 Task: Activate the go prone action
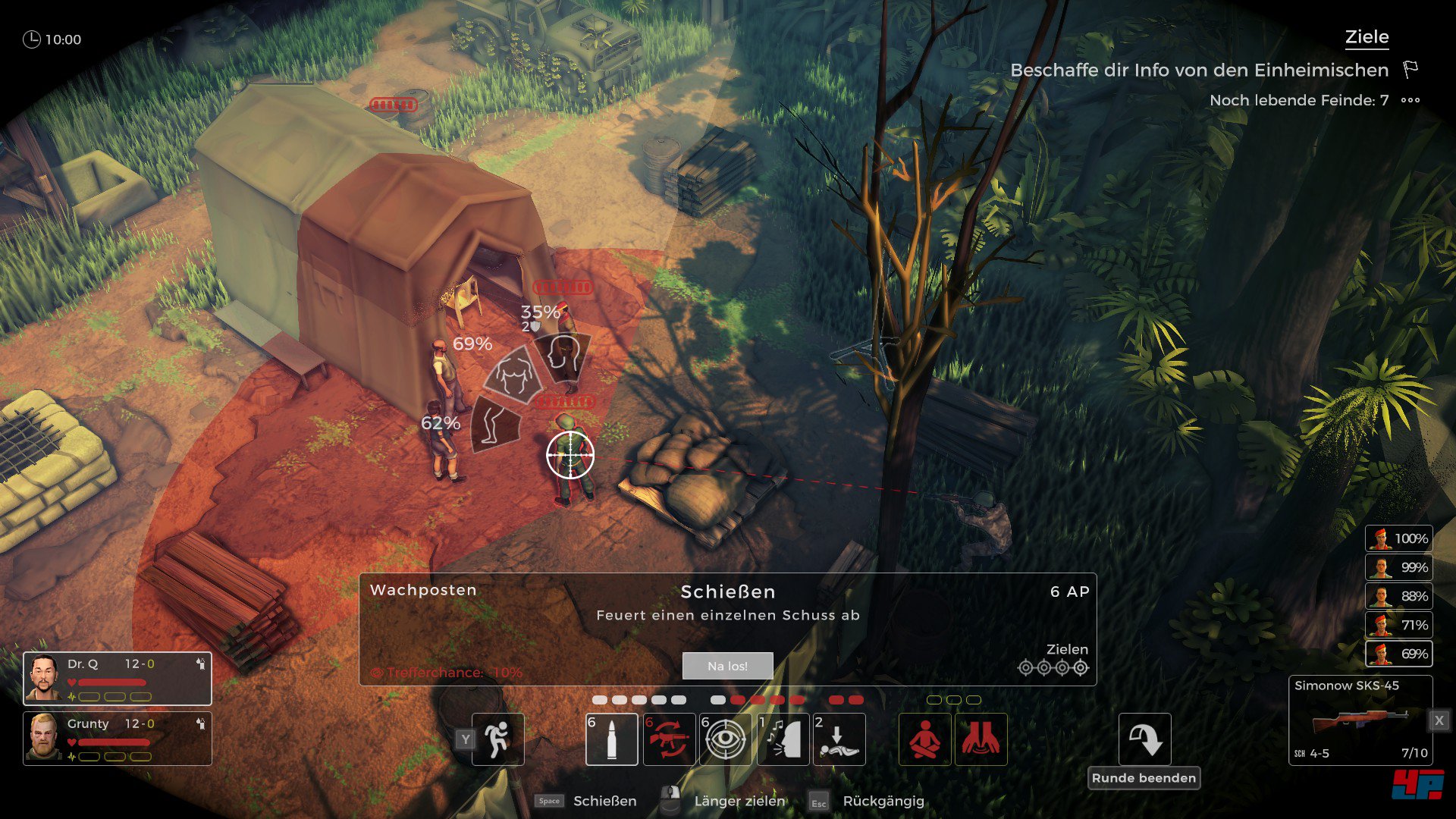(839, 739)
